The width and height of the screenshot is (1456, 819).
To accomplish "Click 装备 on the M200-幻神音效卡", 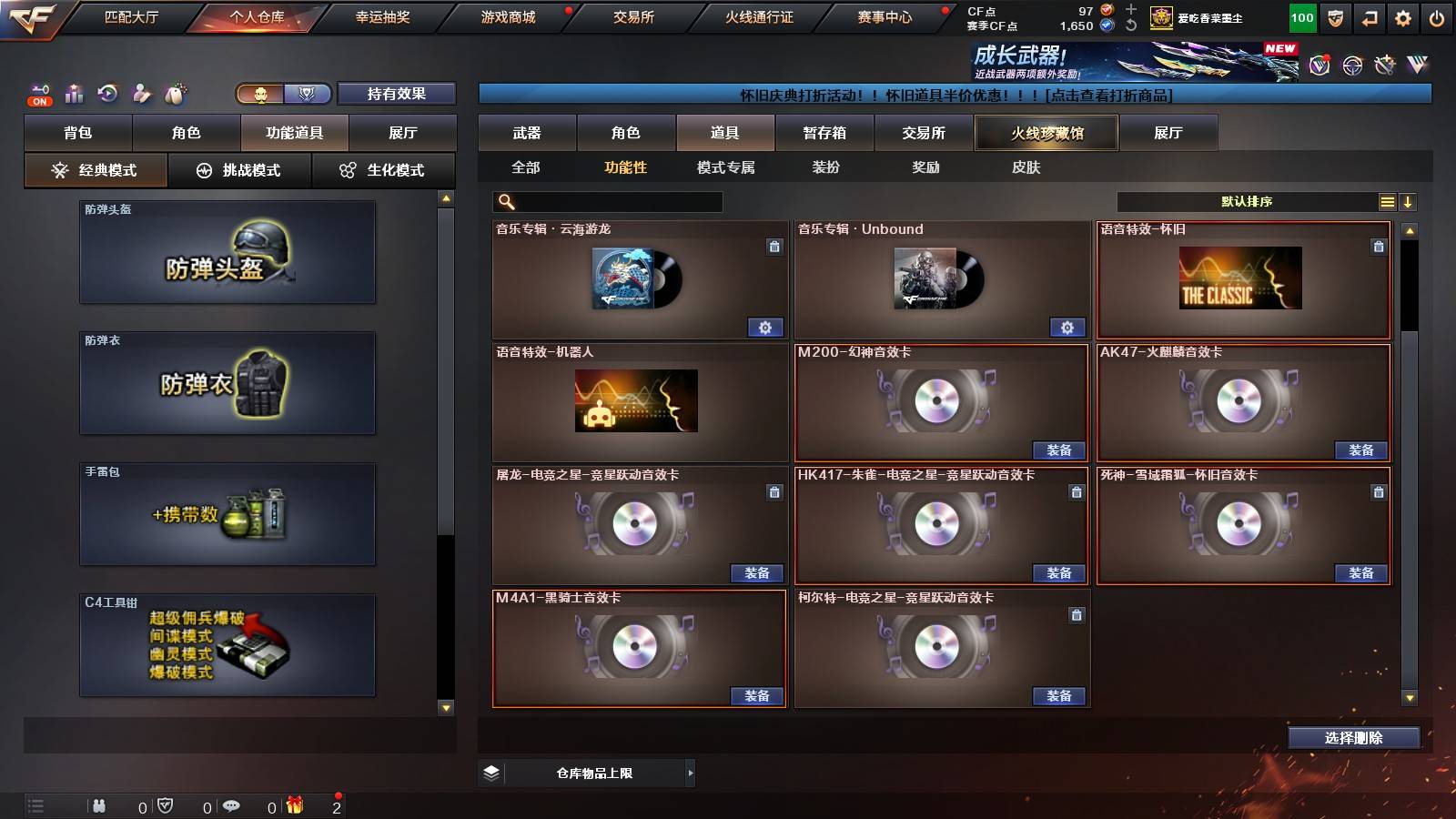I will (x=1057, y=450).
